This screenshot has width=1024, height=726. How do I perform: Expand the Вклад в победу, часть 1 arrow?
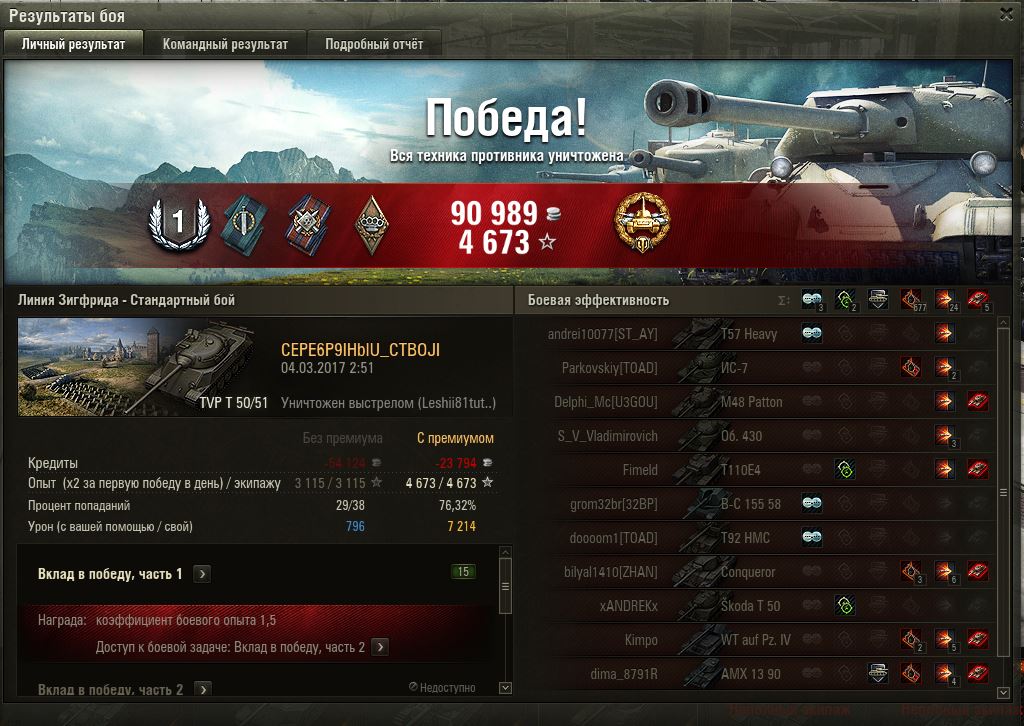(202, 574)
